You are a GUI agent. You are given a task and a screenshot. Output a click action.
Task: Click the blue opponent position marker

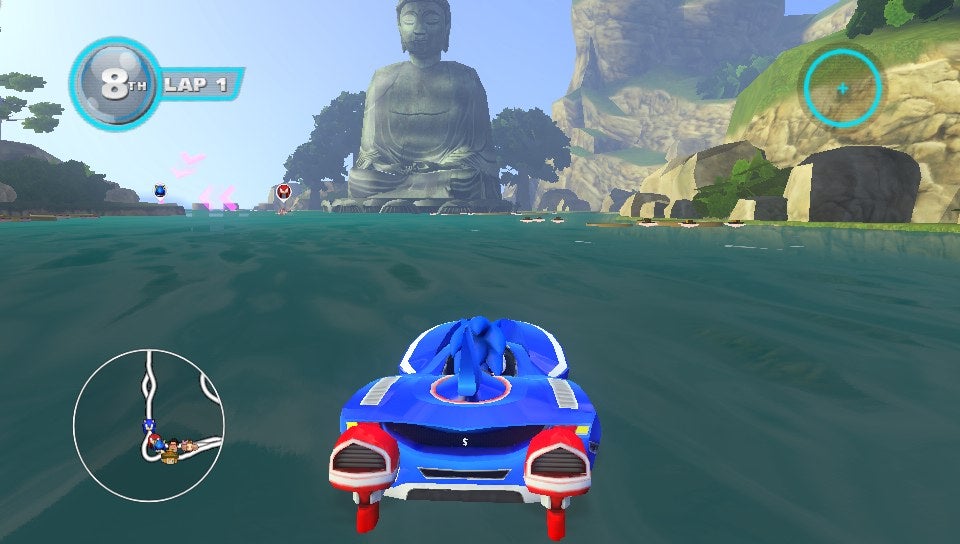tap(159, 190)
